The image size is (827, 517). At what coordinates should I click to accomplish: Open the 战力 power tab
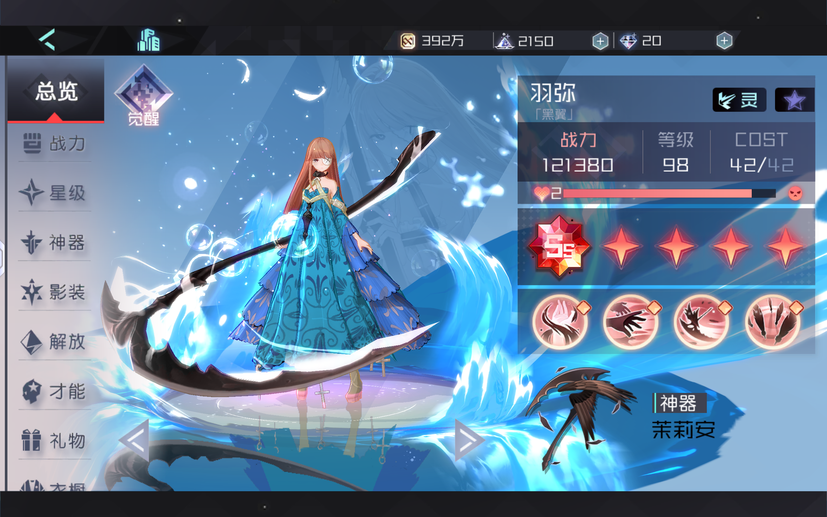(56, 144)
